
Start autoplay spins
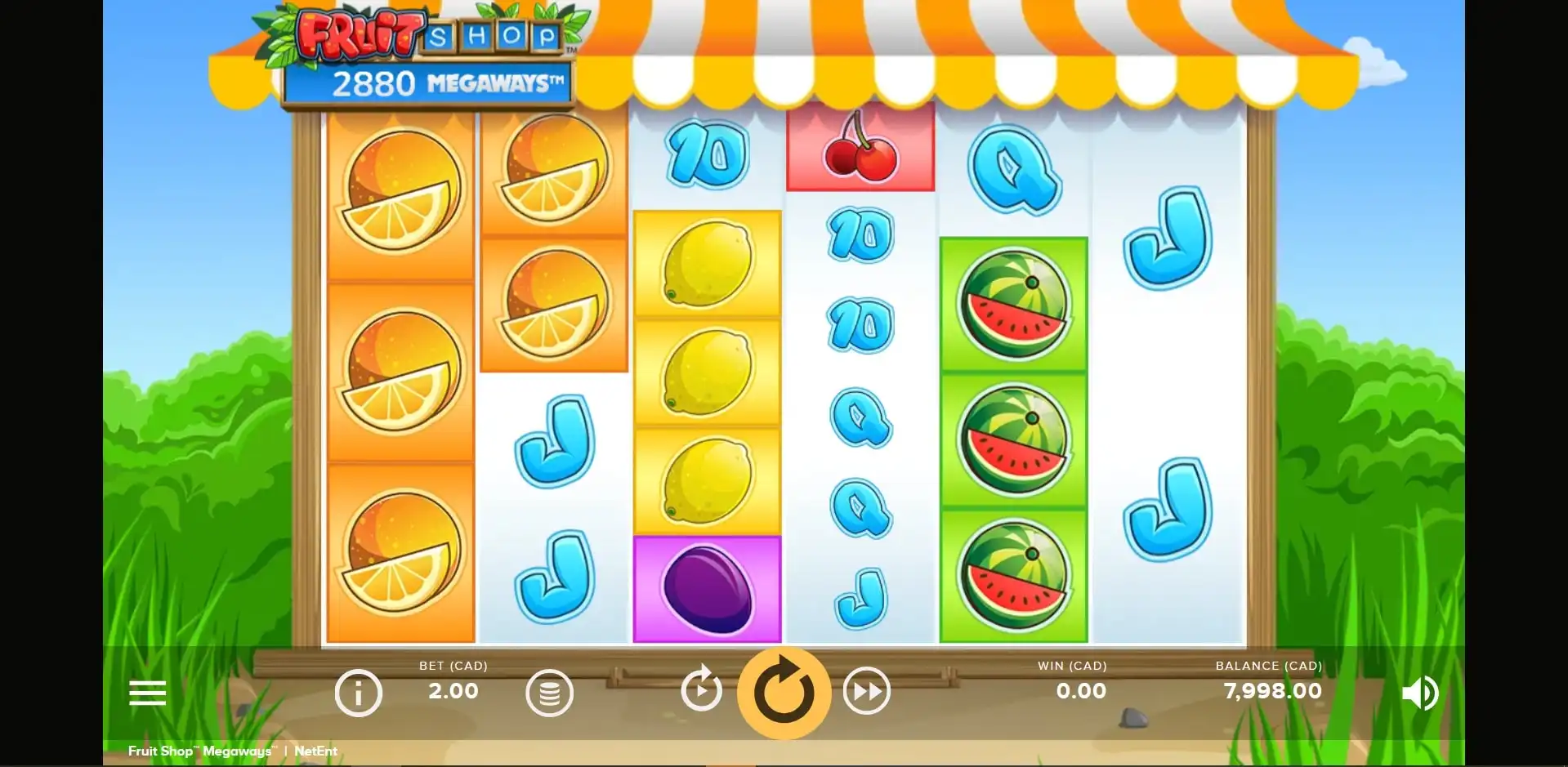point(701,691)
